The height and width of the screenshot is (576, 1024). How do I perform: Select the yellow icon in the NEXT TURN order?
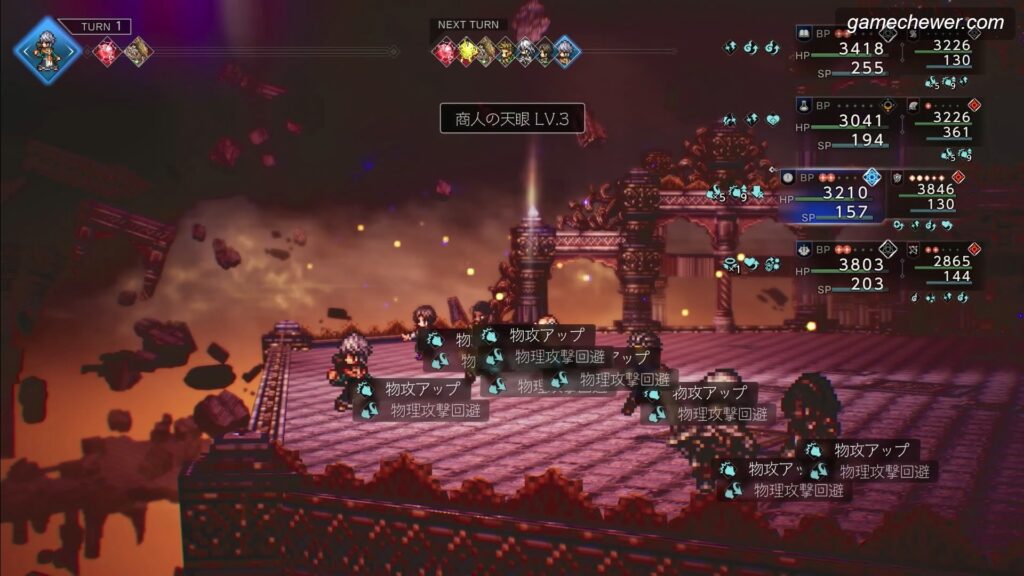[x=467, y=51]
